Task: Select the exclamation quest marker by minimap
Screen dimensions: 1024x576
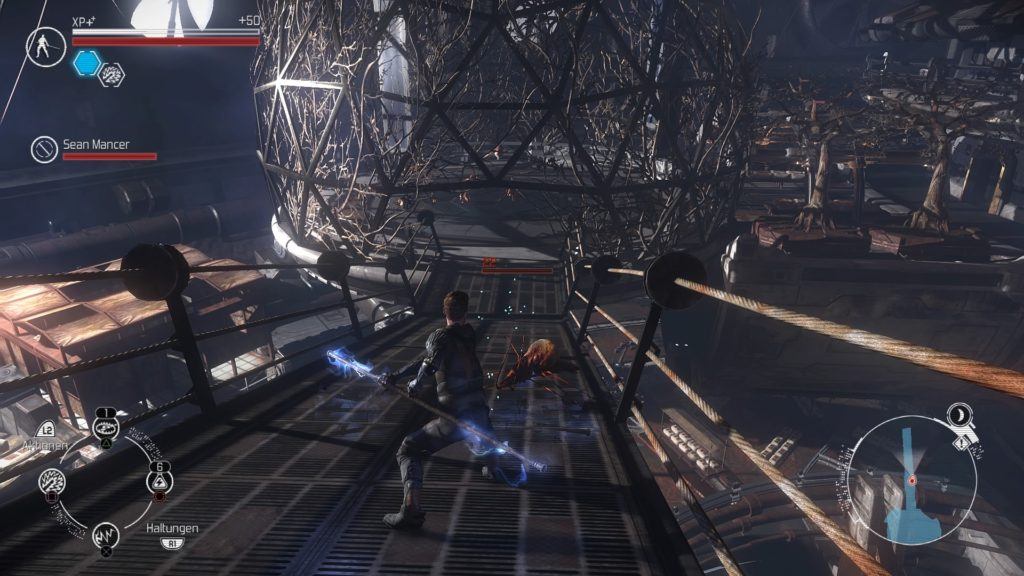Action: coord(962,439)
